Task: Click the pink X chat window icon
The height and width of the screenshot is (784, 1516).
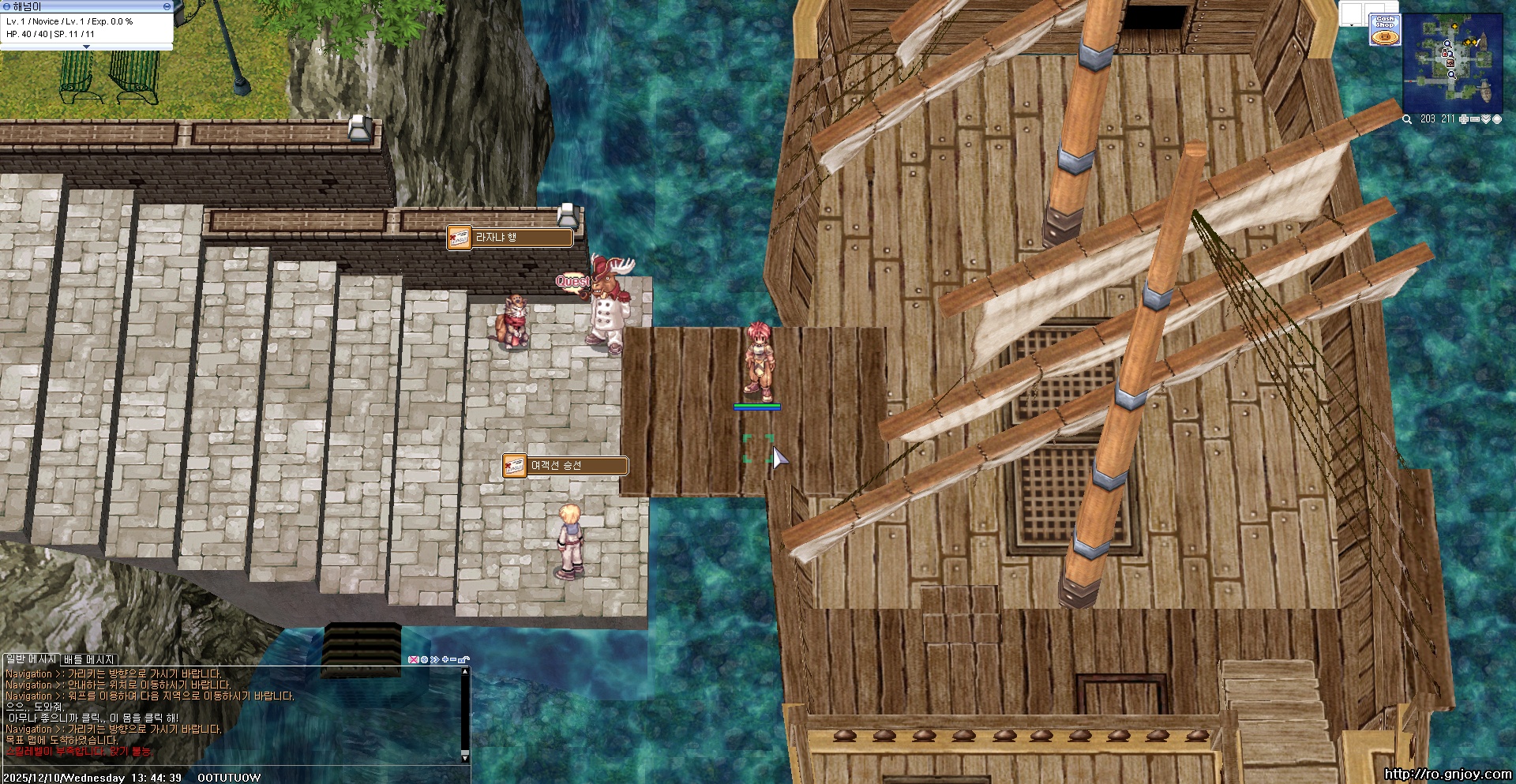Action: click(413, 659)
